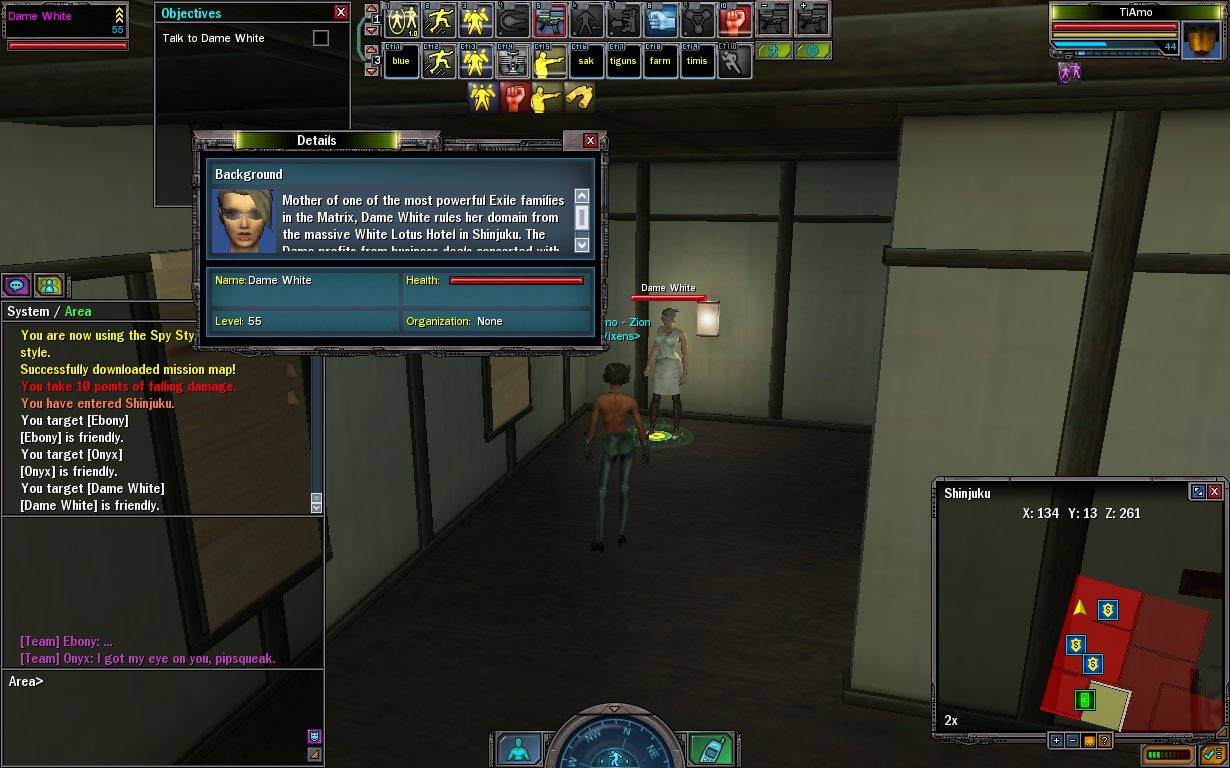The width and height of the screenshot is (1230, 768).
Task: Choose the 'timis' hotbar slot
Action: pyautogui.click(x=697, y=61)
